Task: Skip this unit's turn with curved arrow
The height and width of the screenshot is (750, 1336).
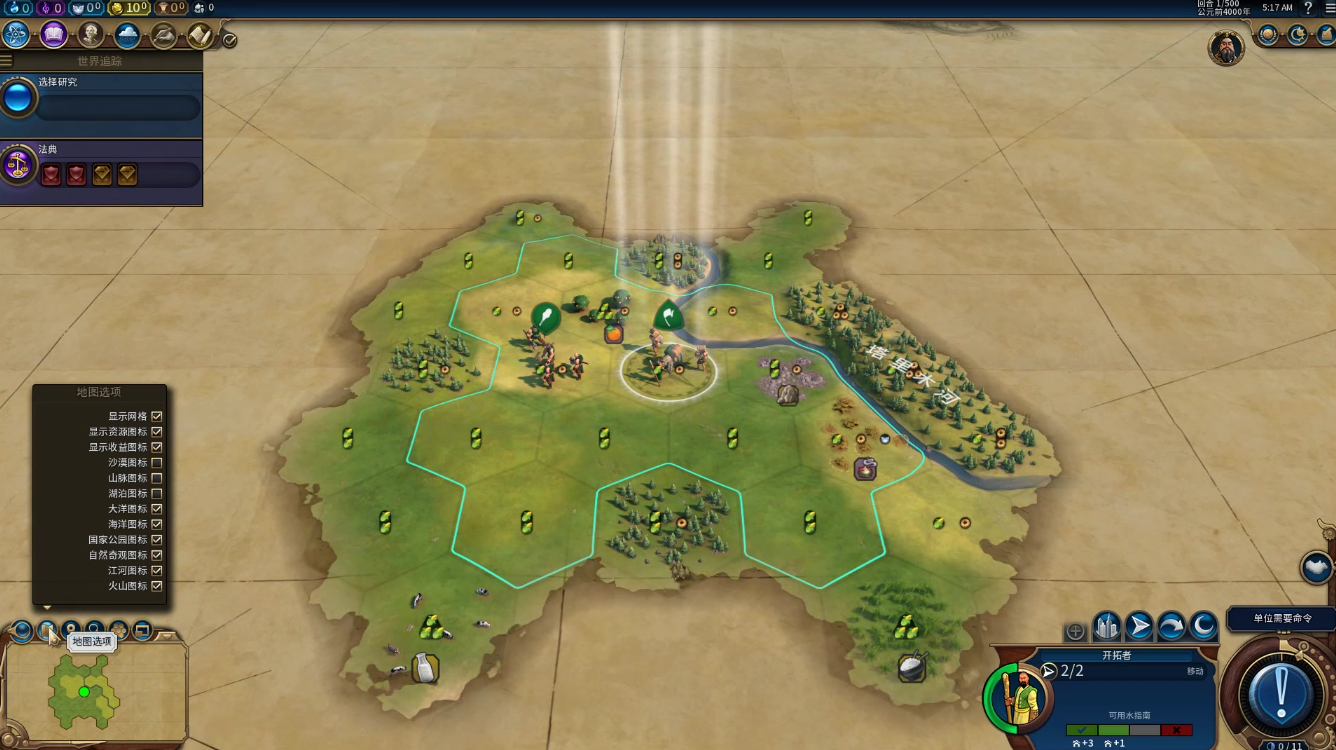Action: coord(1171,627)
